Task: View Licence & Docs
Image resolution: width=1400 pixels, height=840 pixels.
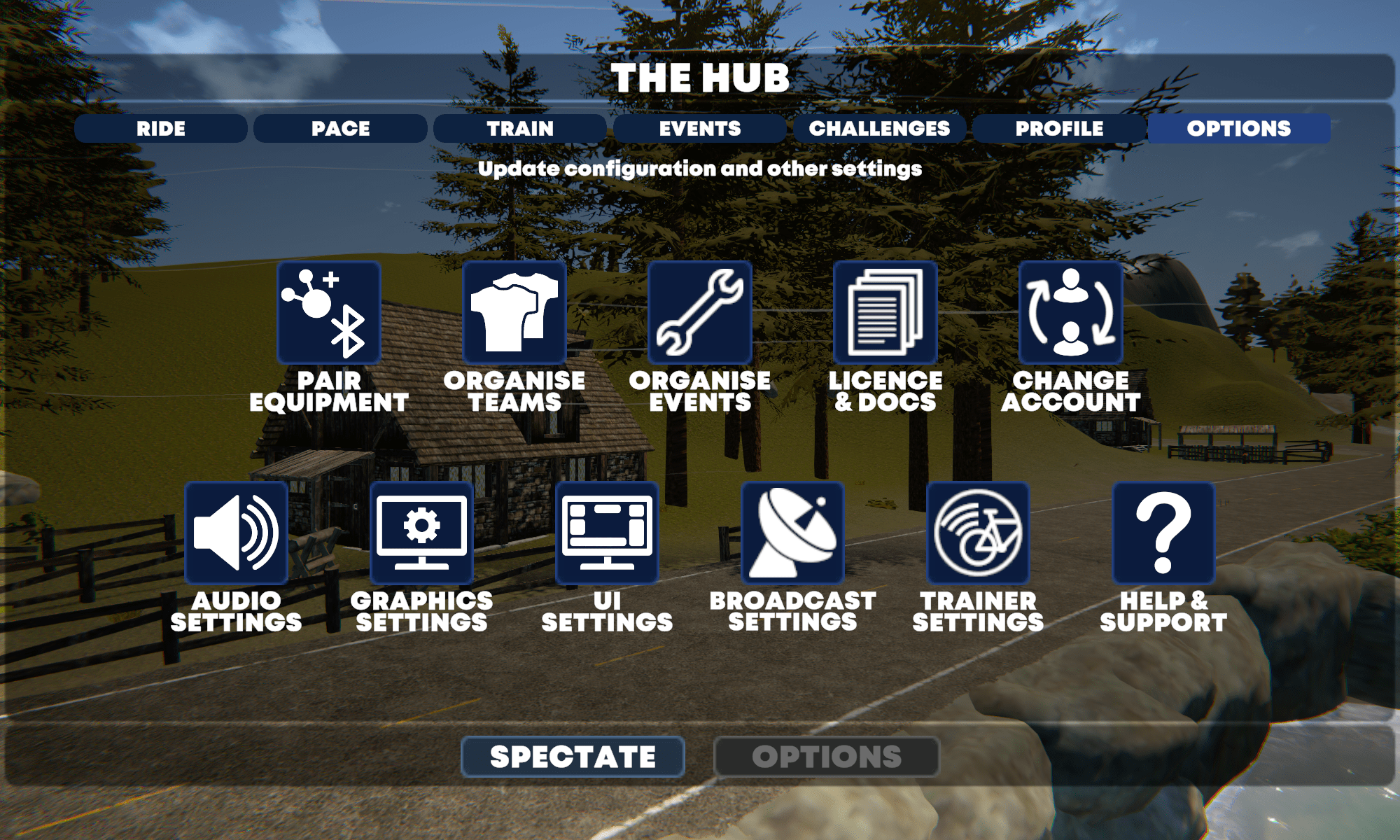Action: (885, 313)
